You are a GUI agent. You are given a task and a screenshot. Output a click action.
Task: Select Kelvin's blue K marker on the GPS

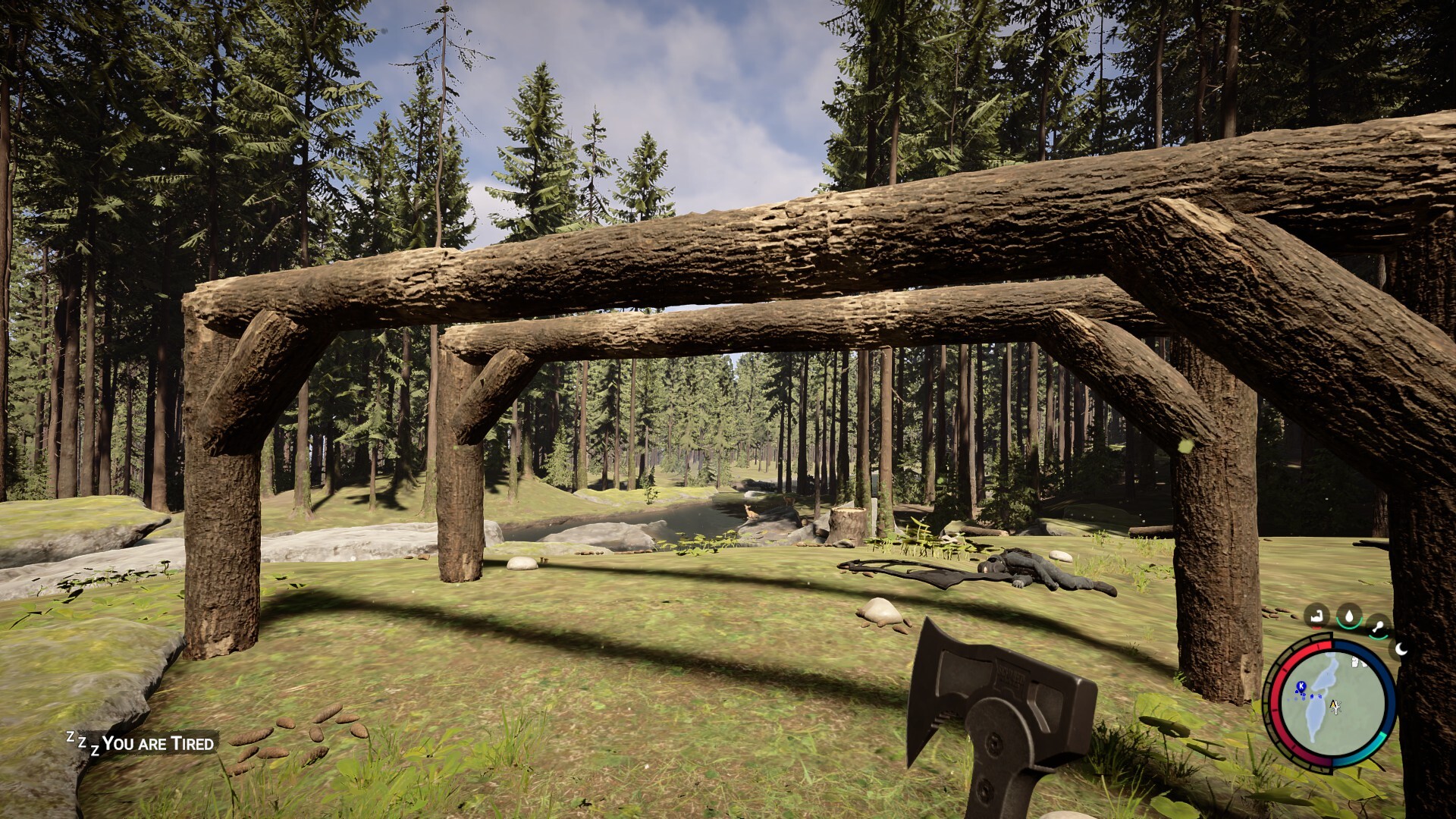click(x=1301, y=686)
